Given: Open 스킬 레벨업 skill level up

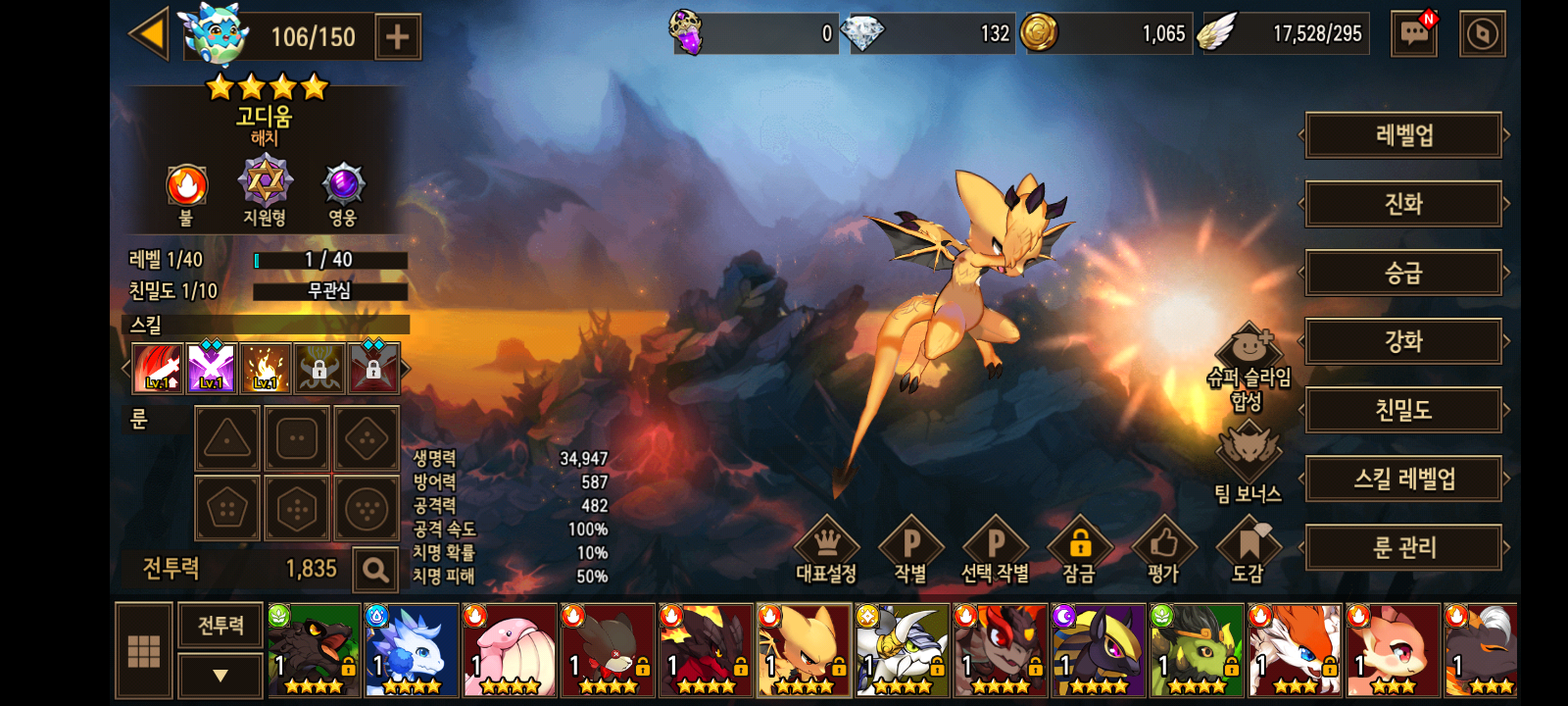Looking at the screenshot, I should pos(1403,479).
